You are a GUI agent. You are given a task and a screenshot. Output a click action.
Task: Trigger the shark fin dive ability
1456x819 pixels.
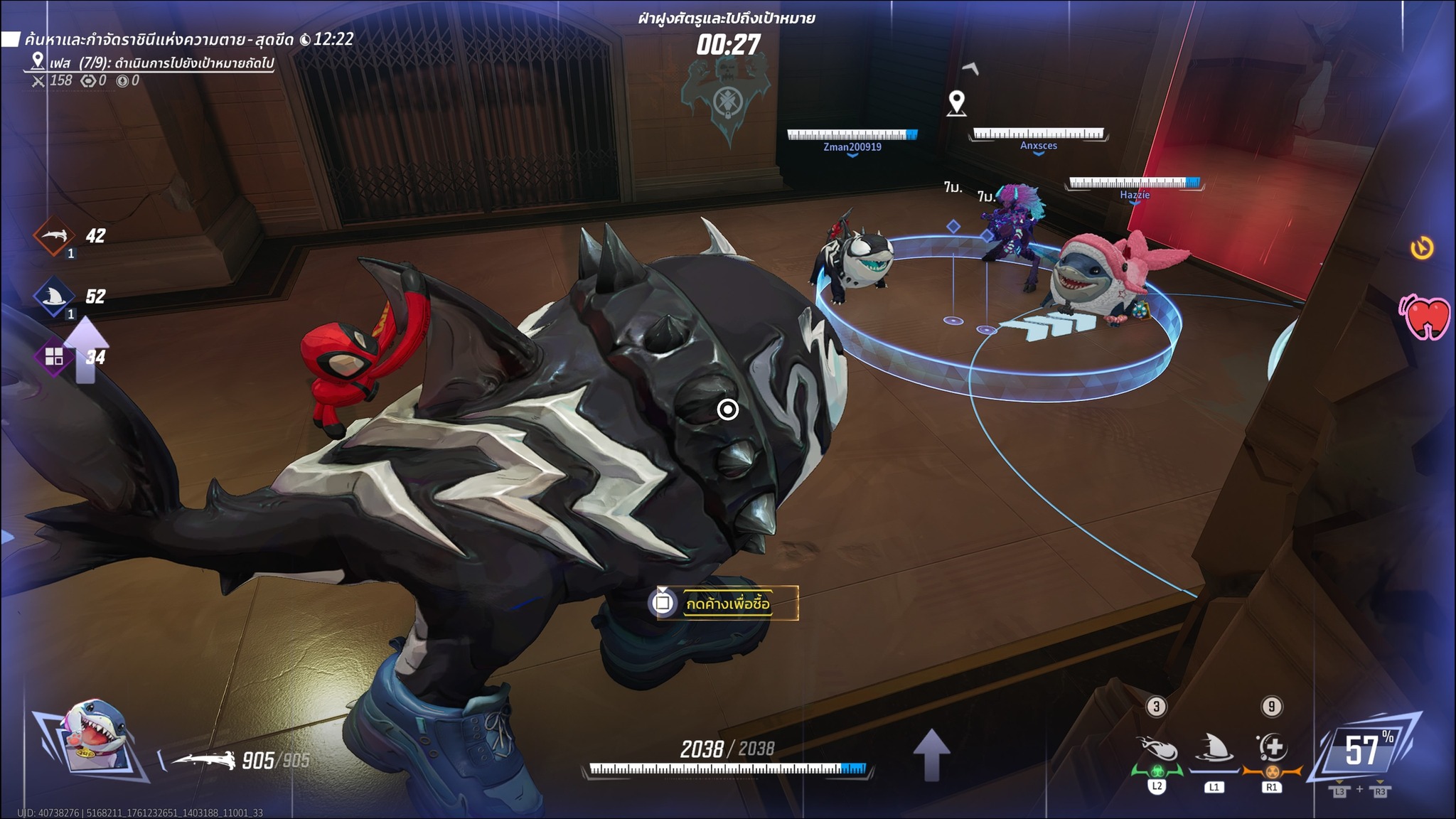pyautogui.click(x=1214, y=750)
